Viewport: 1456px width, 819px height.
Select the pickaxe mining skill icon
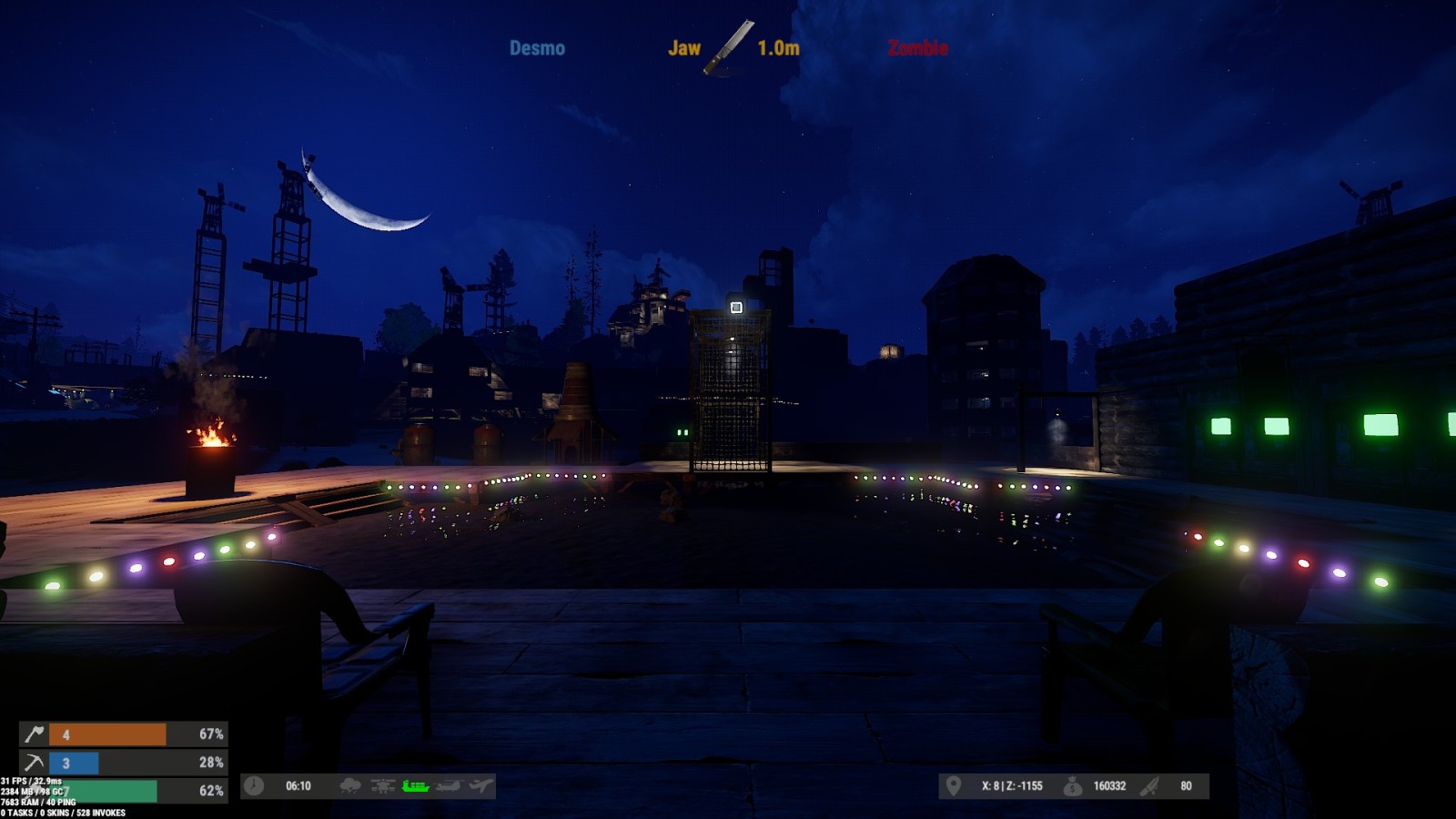click(x=34, y=763)
